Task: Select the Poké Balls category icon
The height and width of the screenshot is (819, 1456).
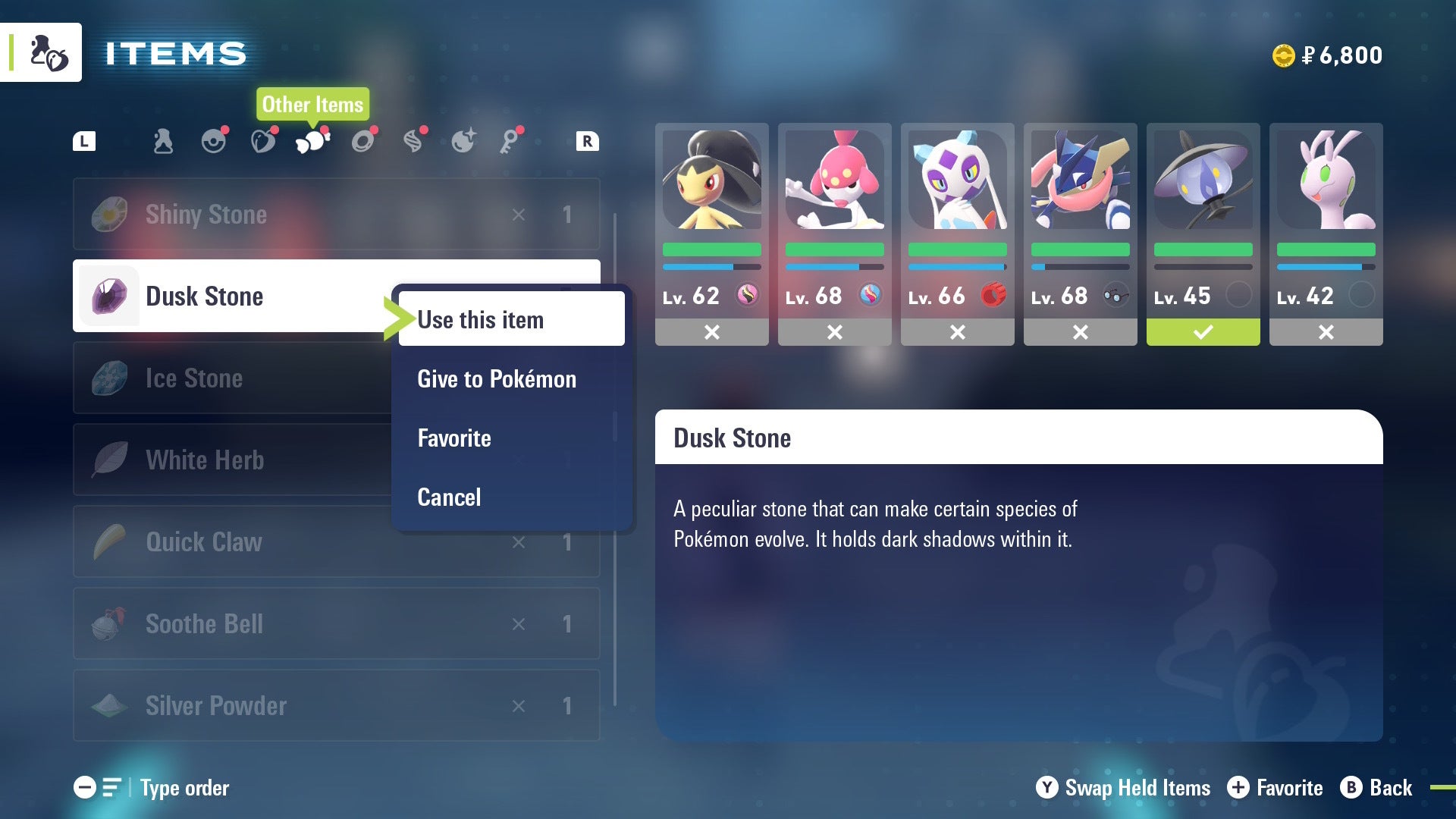Action: [215, 140]
